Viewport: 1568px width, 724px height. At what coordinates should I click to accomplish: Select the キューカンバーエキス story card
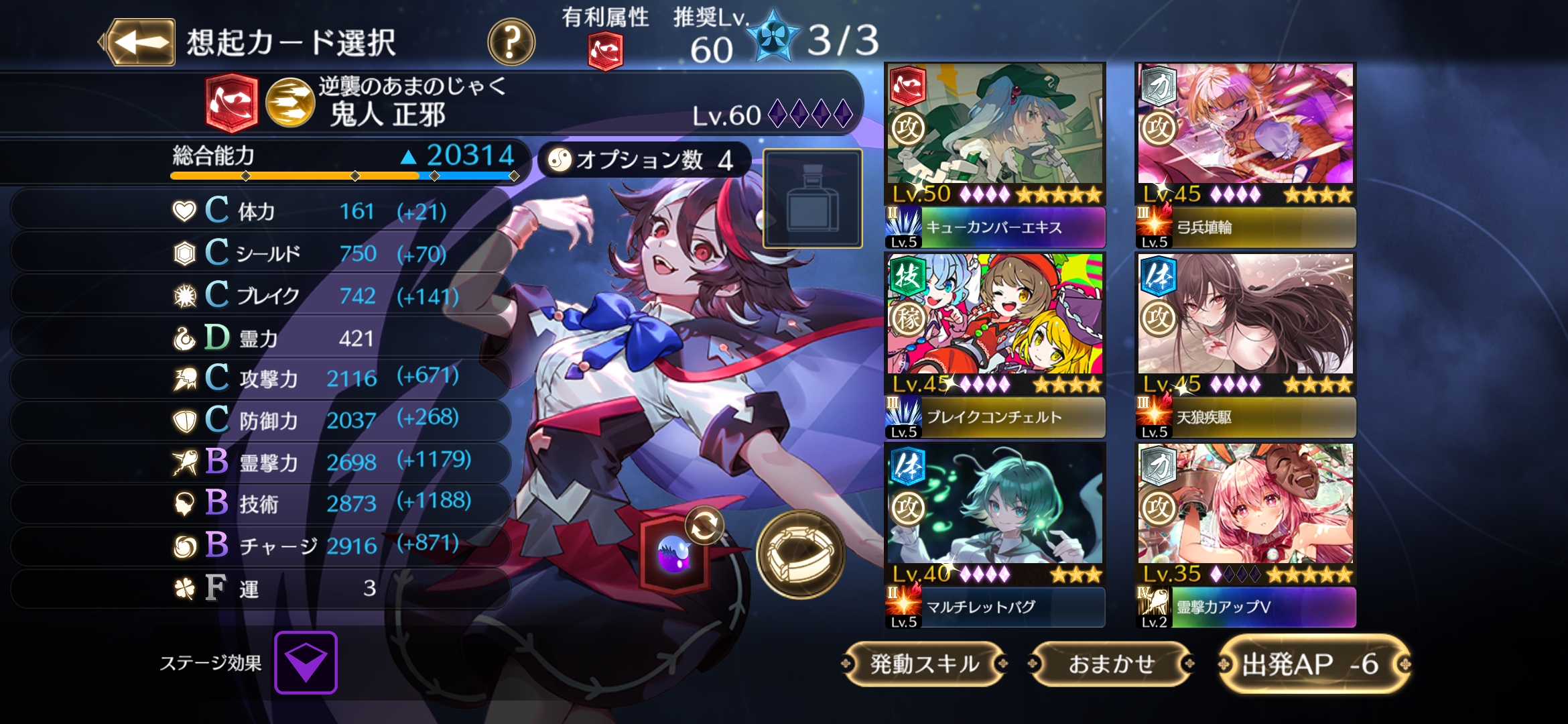995,156
